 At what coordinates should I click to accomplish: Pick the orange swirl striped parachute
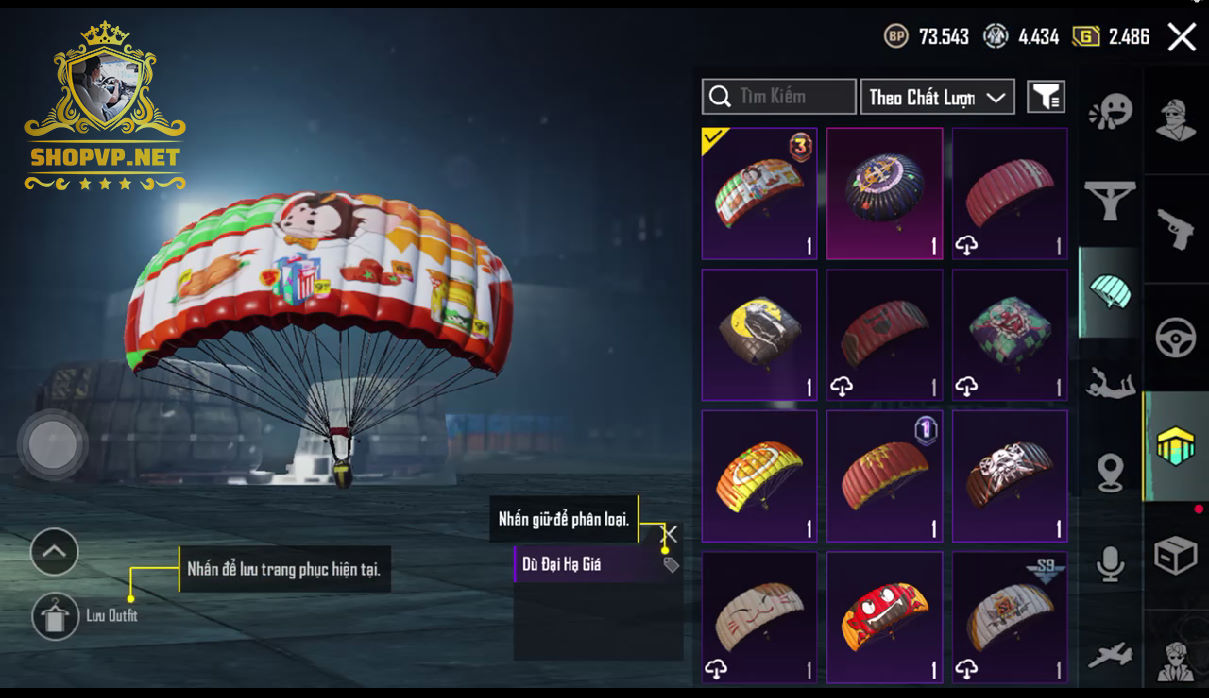pyautogui.click(x=759, y=475)
